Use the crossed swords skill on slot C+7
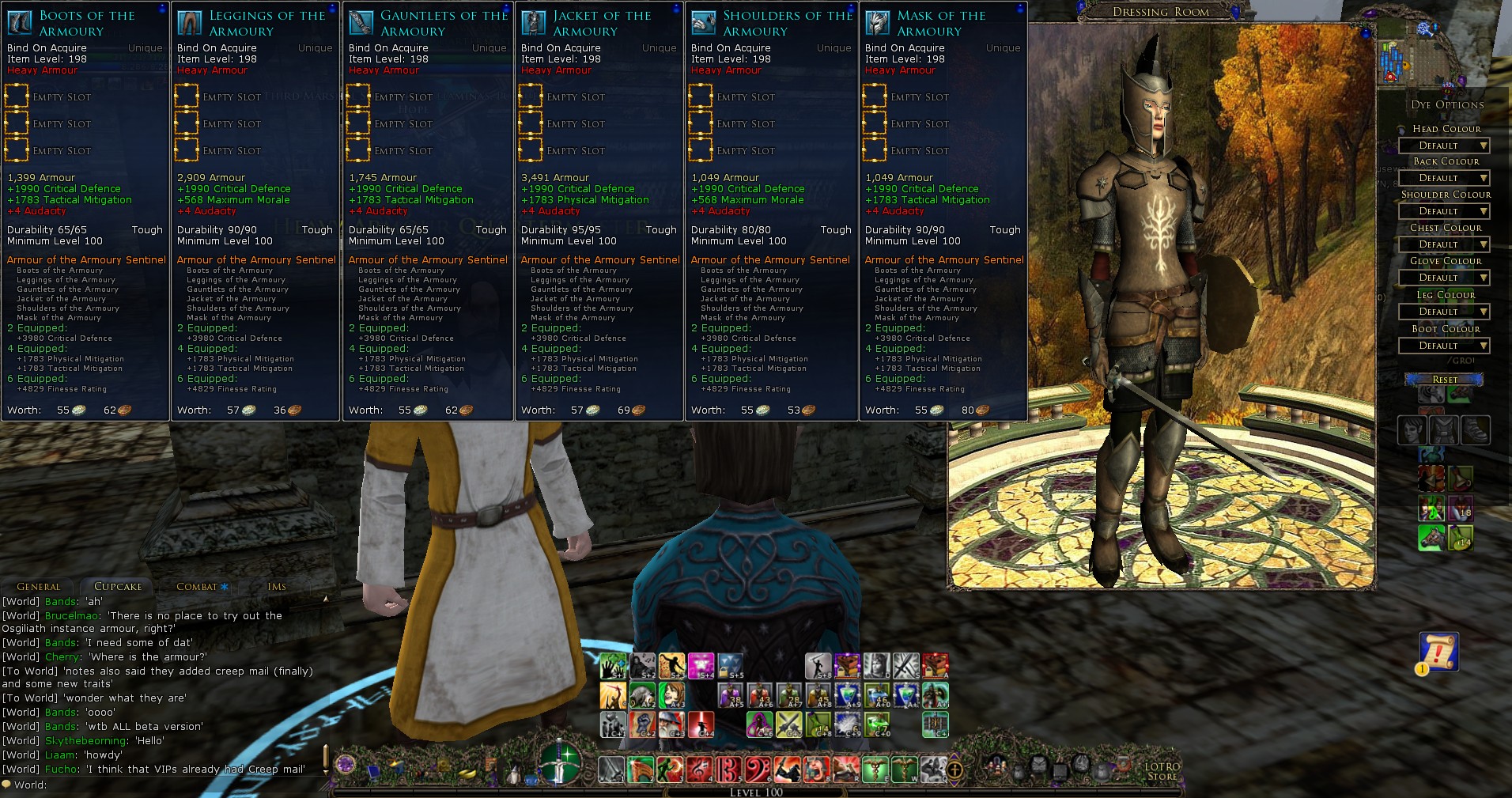This screenshot has height=798, width=1512. [788, 724]
